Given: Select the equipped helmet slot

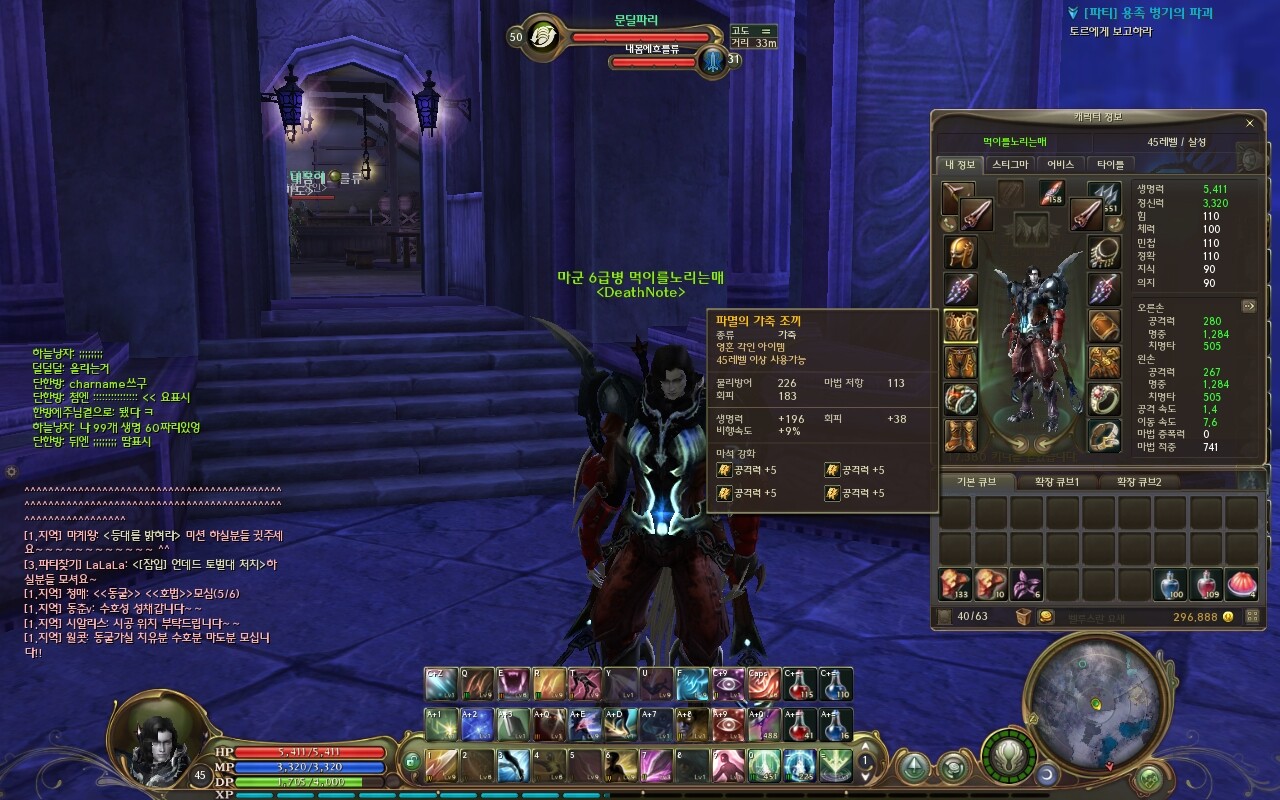Looking at the screenshot, I should pos(961,251).
